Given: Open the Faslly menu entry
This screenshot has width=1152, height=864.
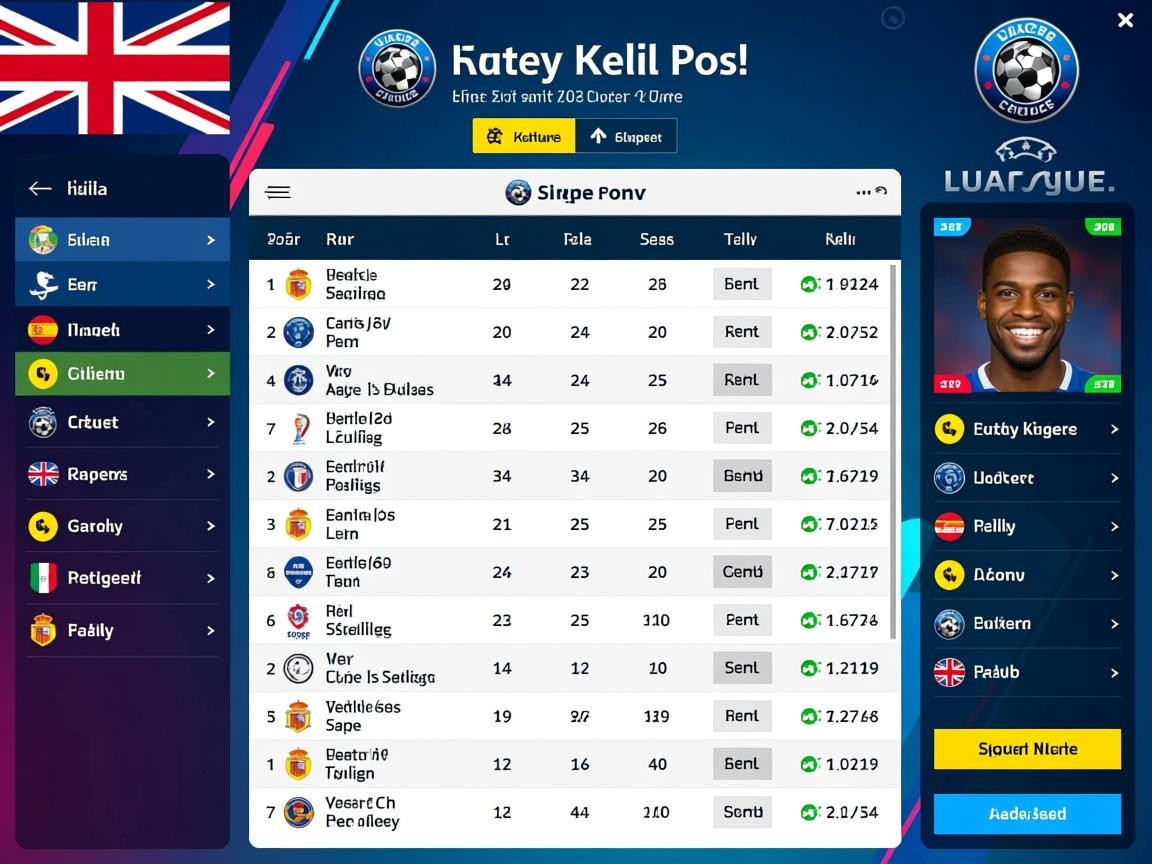Looking at the screenshot, I should (122, 630).
